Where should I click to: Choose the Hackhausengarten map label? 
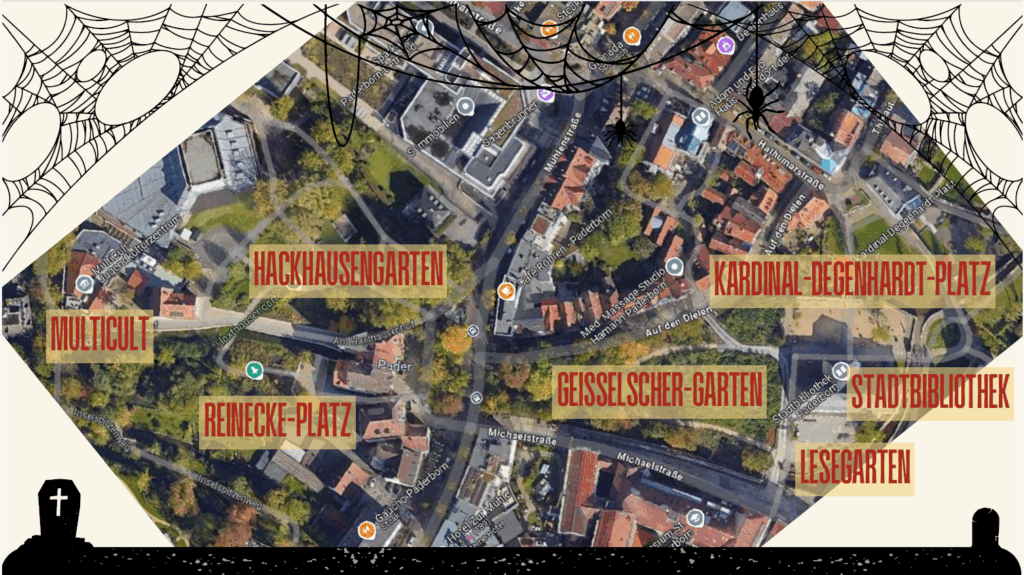click(348, 270)
